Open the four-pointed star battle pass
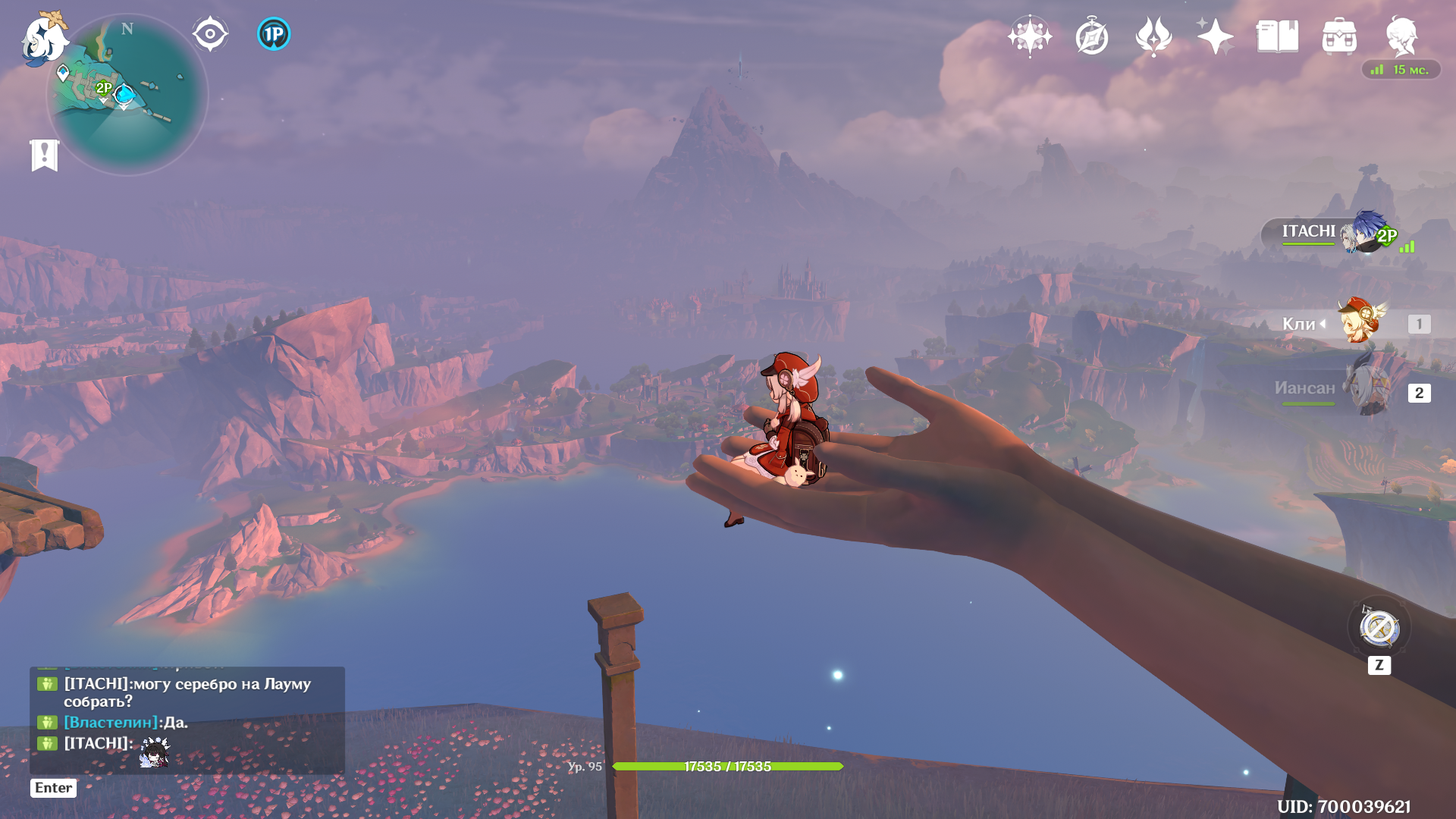 click(x=1215, y=36)
